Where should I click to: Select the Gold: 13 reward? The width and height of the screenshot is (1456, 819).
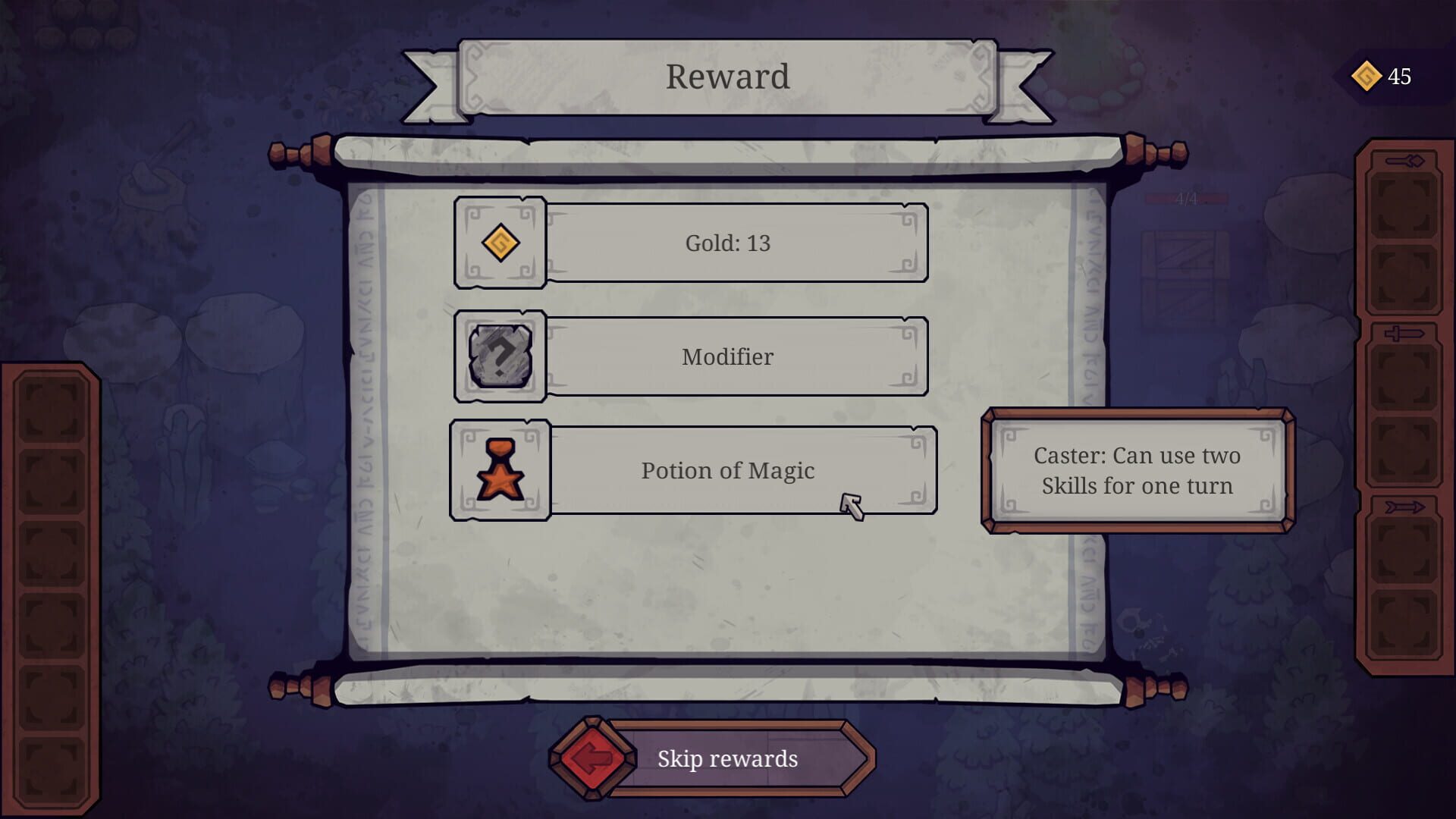coord(726,243)
